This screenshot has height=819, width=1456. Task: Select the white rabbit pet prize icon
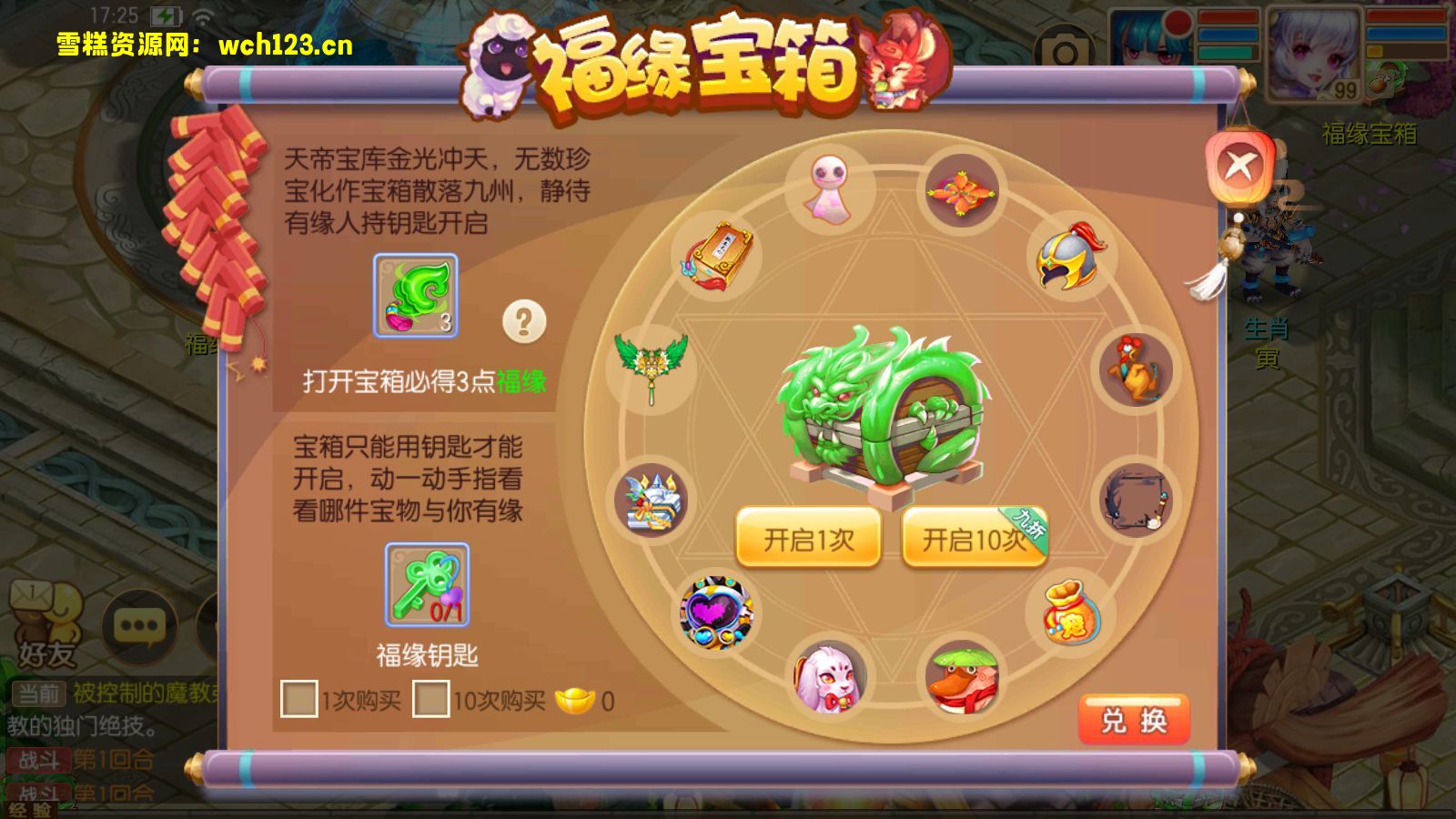tap(828, 678)
